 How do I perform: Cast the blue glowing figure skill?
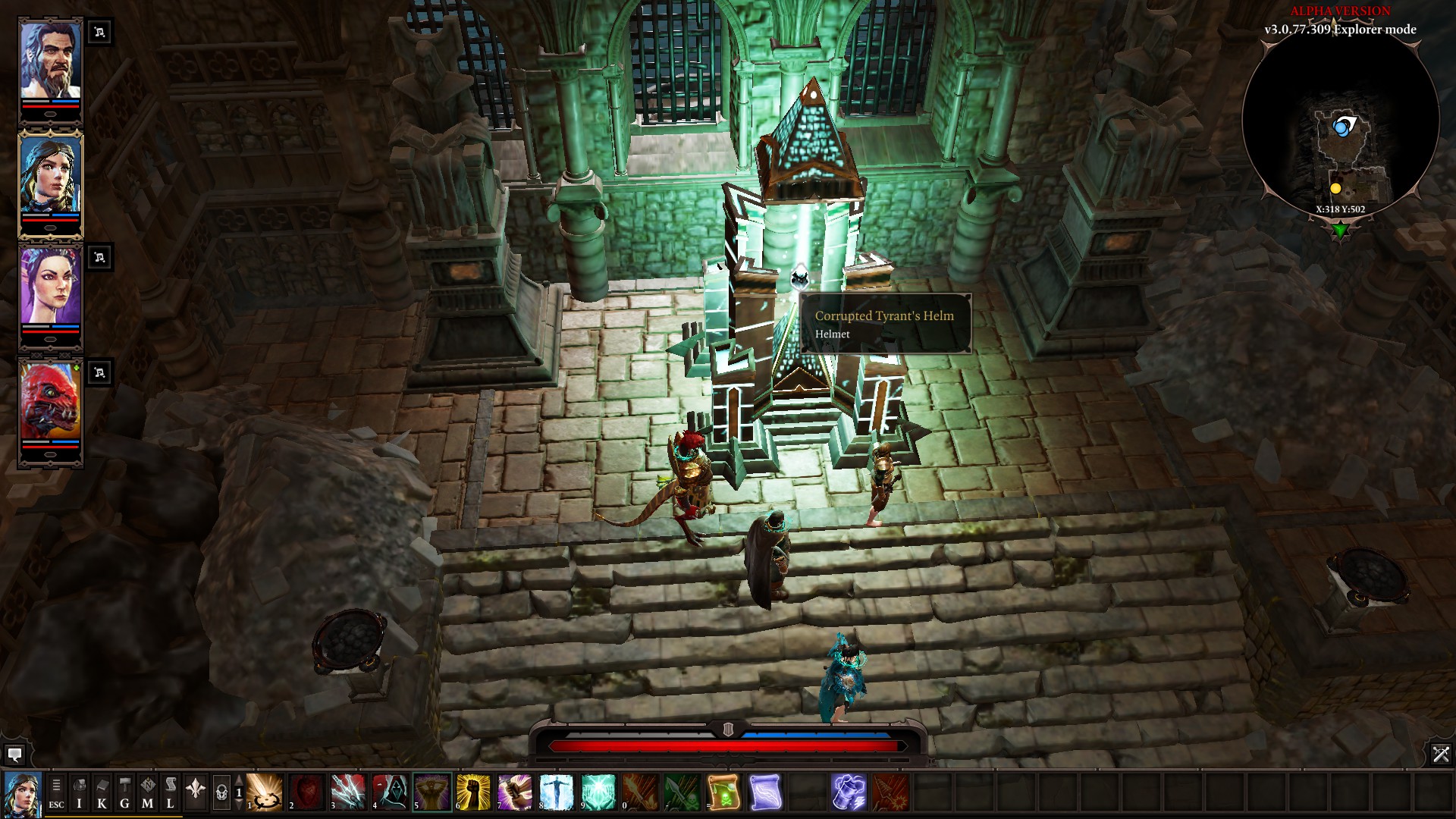[557, 792]
